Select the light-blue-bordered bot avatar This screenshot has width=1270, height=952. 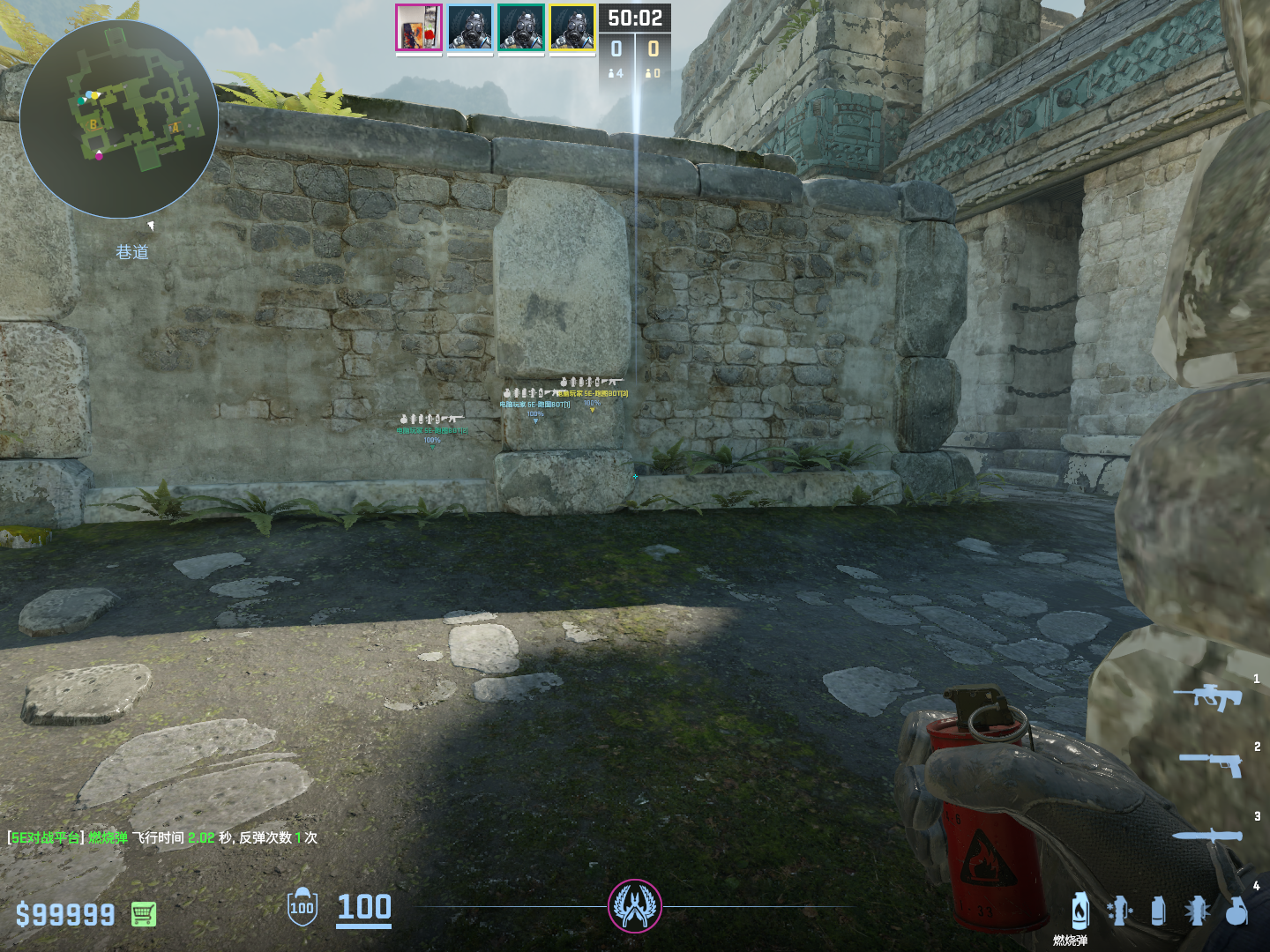point(470,27)
